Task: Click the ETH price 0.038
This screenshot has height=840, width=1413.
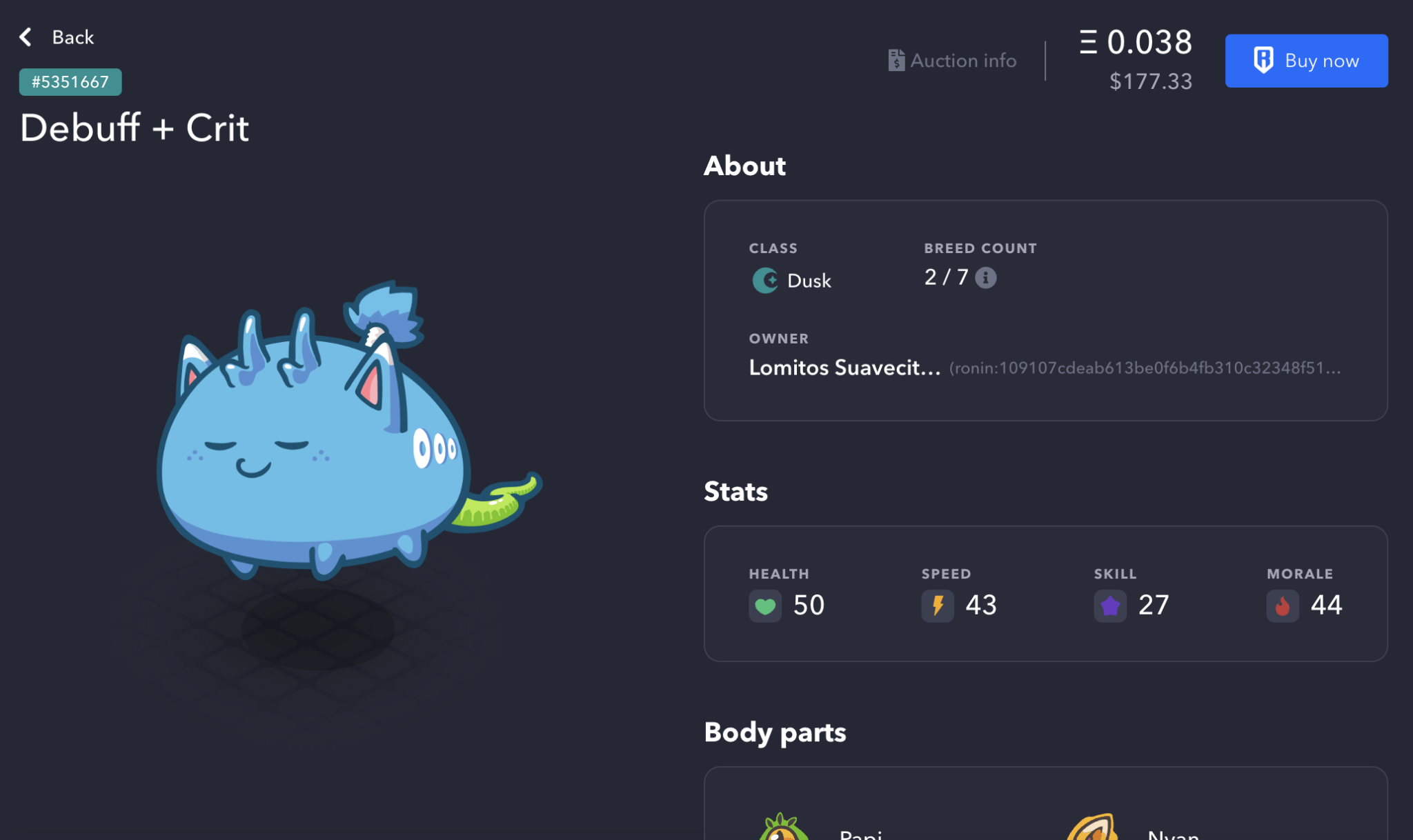Action: click(1137, 42)
